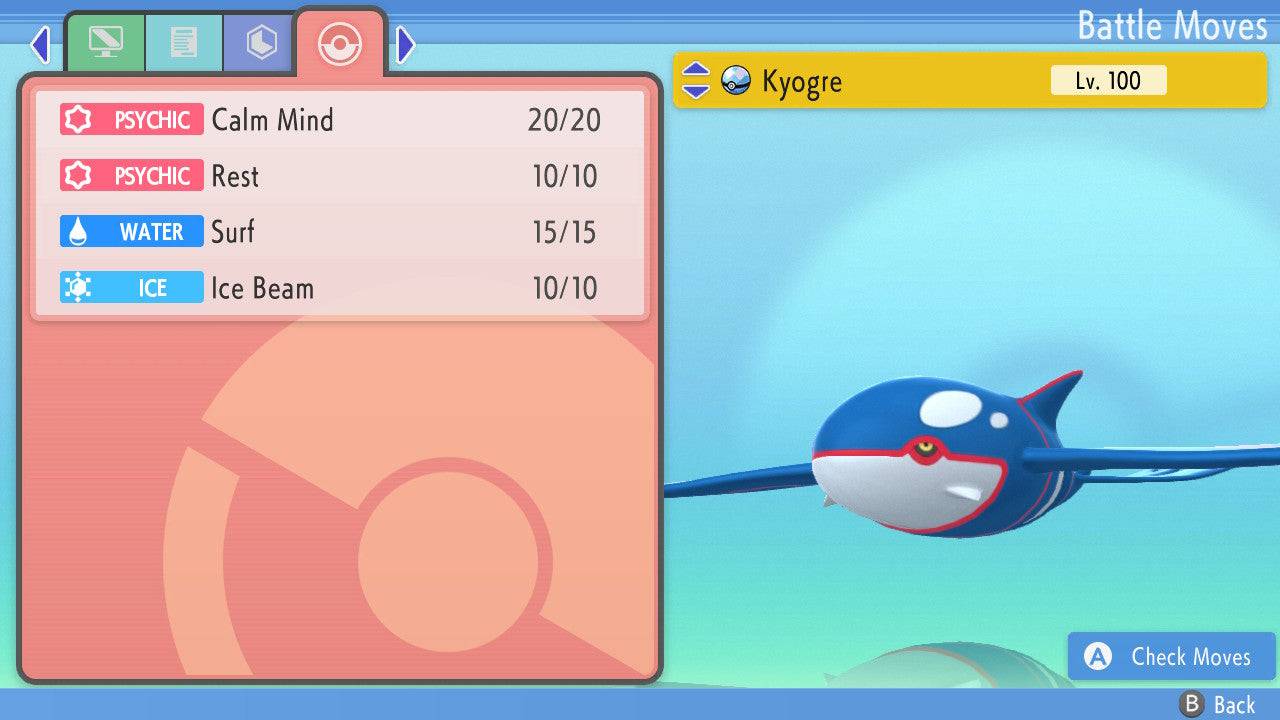
Task: Select the red Poké Ball moves tab
Action: click(340, 43)
